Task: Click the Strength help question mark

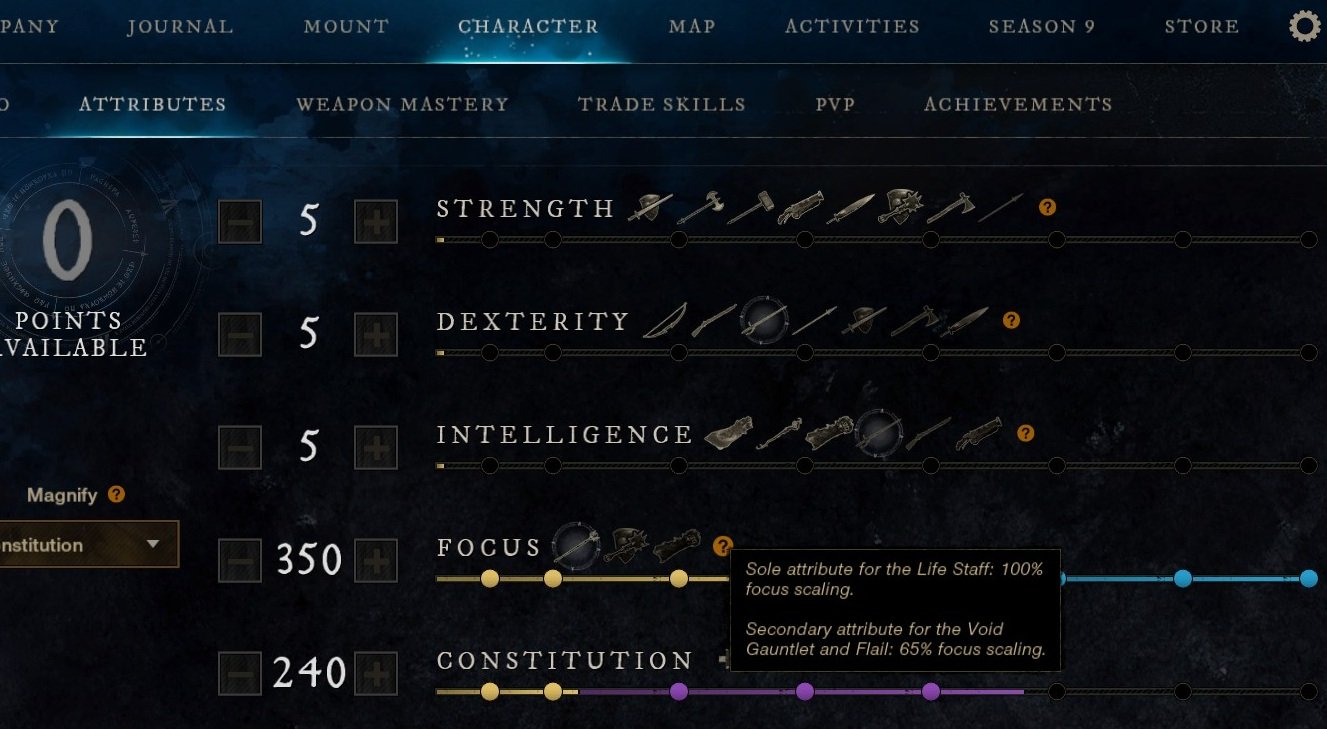Action: click(x=1047, y=208)
